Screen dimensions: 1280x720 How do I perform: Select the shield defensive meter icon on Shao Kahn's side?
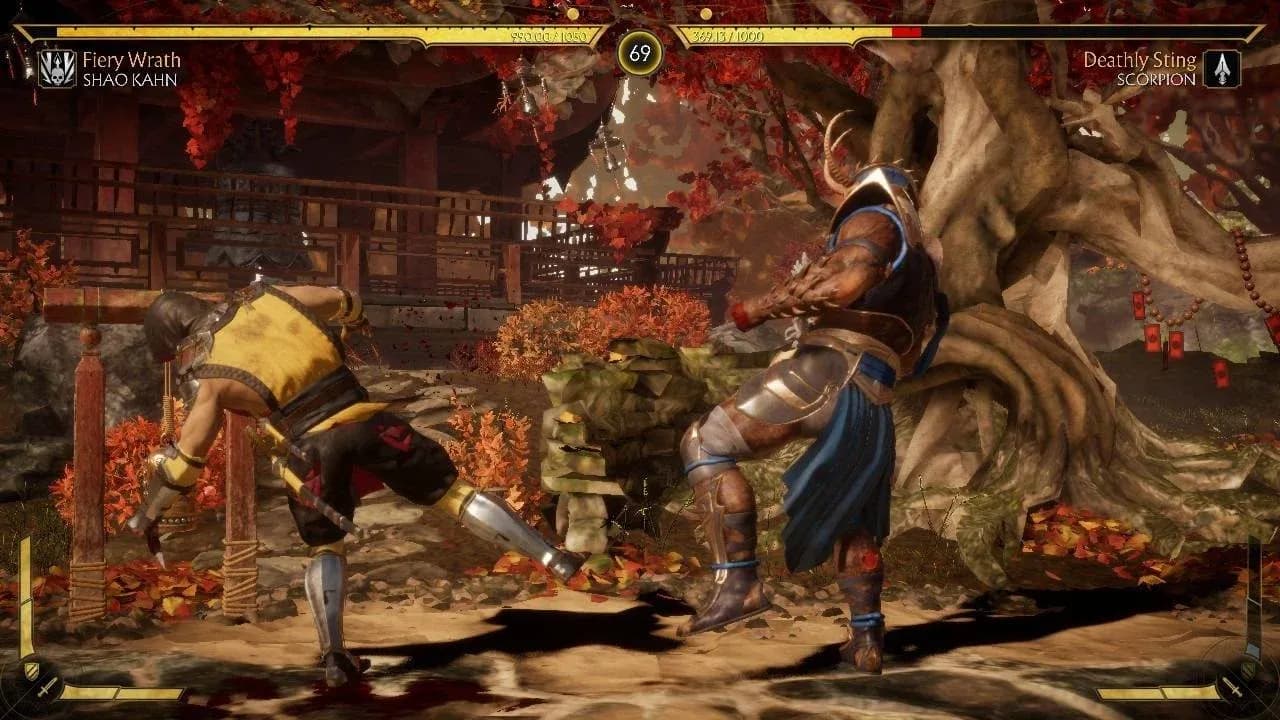(30, 669)
